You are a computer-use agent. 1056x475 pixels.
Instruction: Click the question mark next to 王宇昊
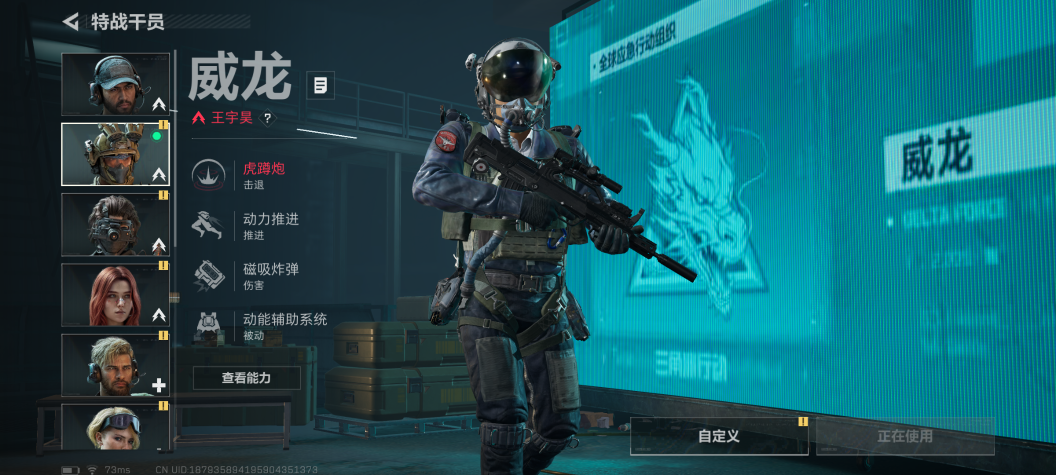click(x=267, y=118)
